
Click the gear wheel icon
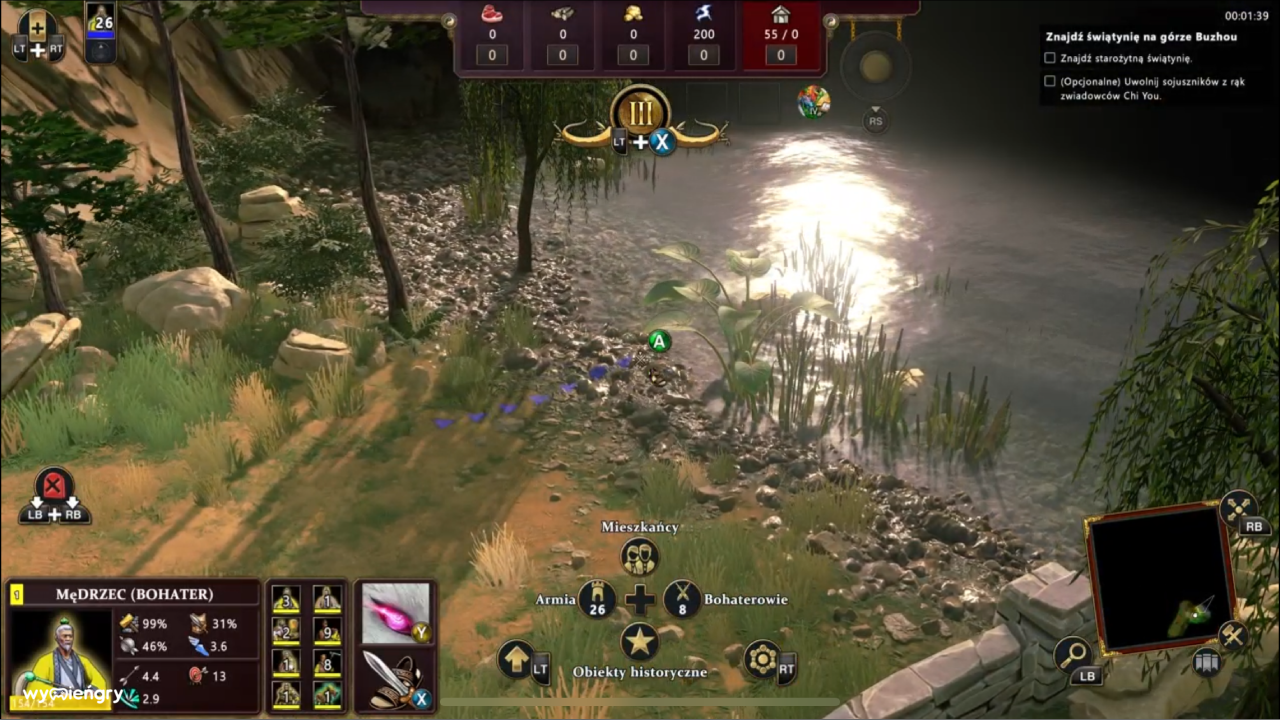[761, 660]
